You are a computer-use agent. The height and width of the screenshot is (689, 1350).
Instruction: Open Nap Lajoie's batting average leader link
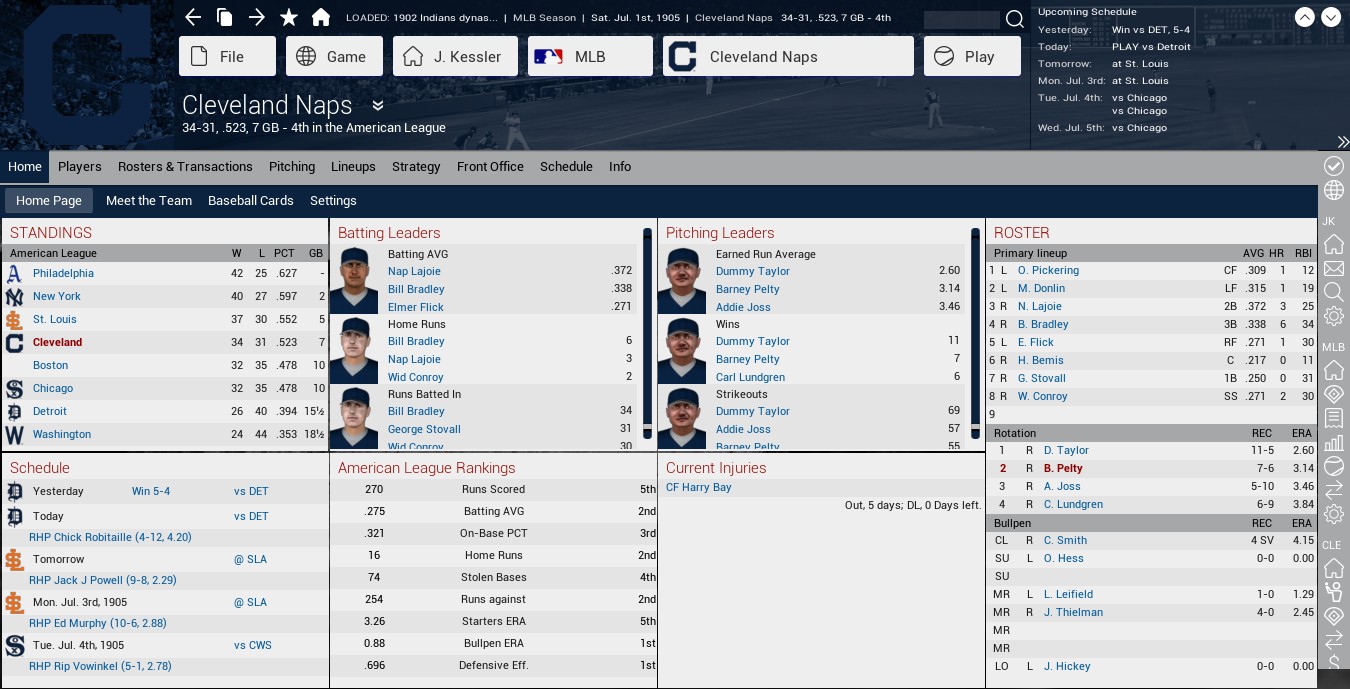[414, 271]
